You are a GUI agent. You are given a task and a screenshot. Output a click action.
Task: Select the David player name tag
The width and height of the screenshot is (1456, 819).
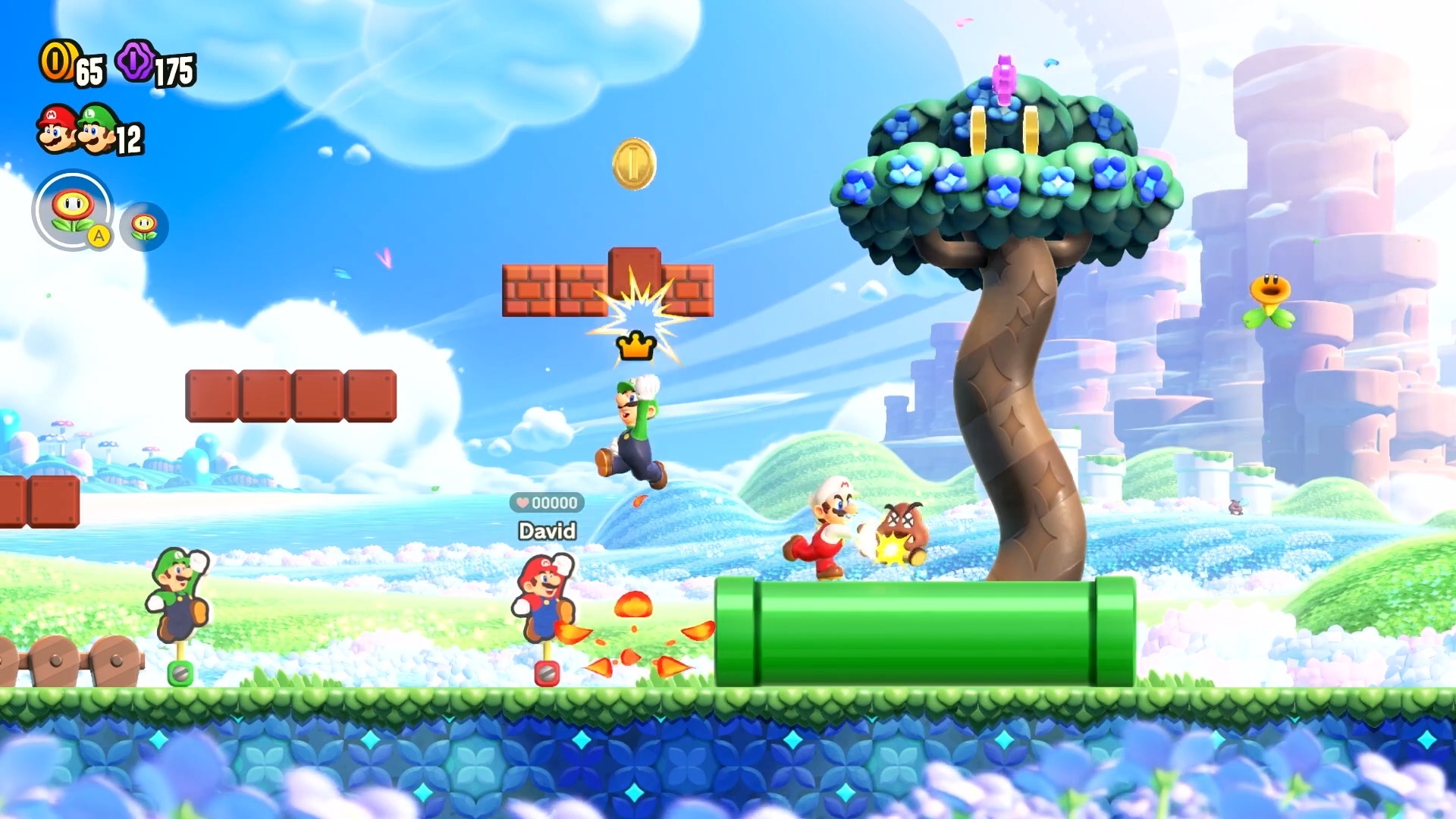point(547,531)
